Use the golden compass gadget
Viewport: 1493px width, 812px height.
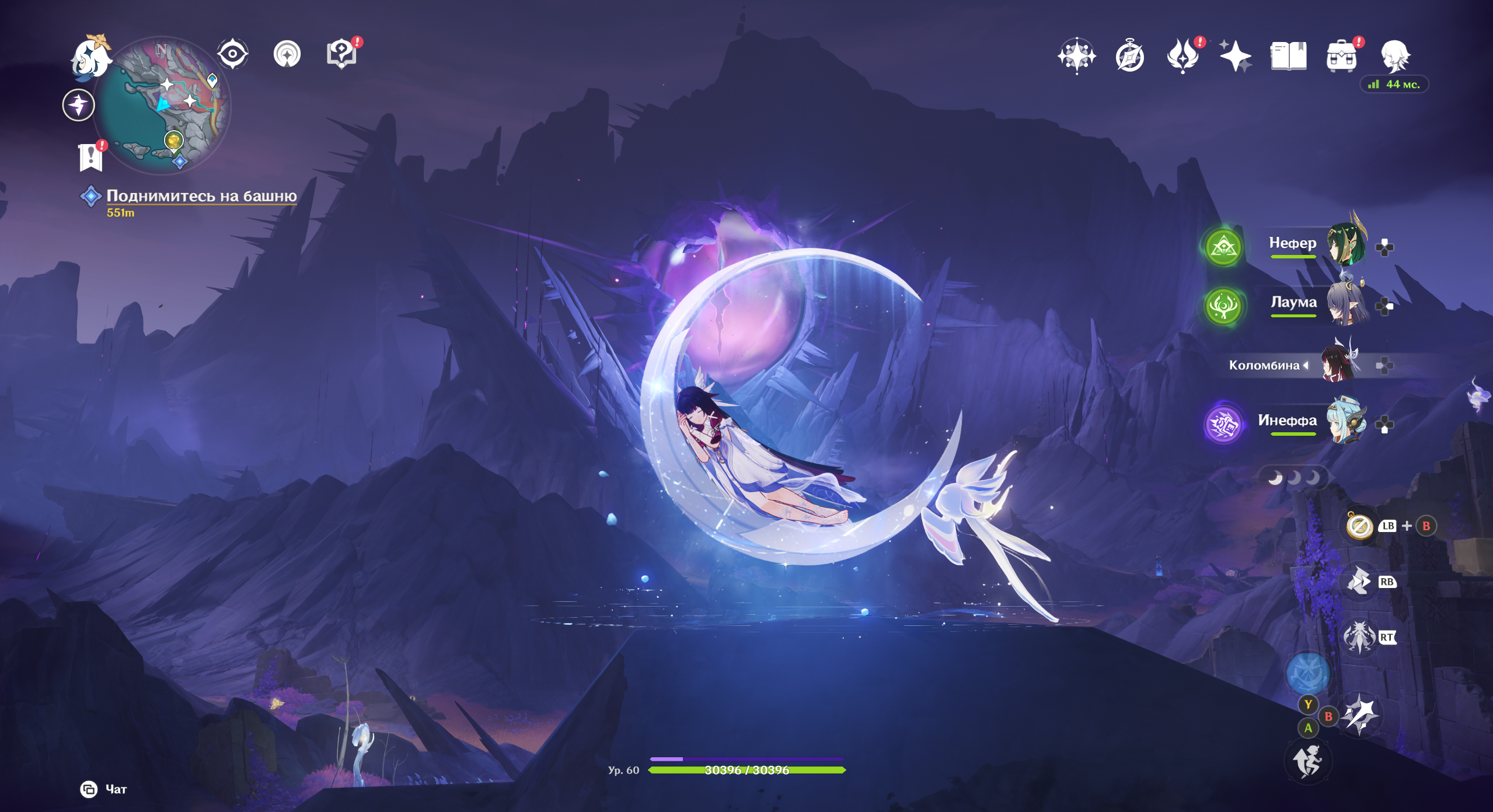point(1359,526)
